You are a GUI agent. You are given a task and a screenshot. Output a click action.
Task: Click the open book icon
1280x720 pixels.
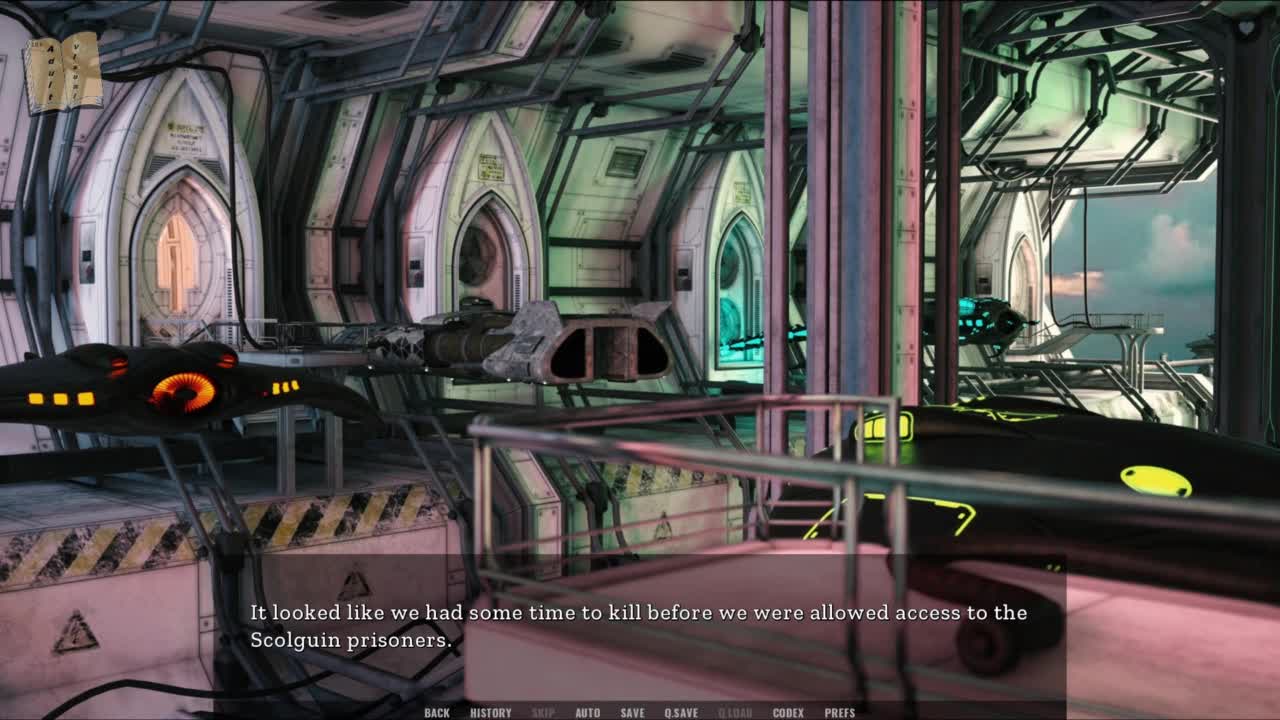point(63,72)
